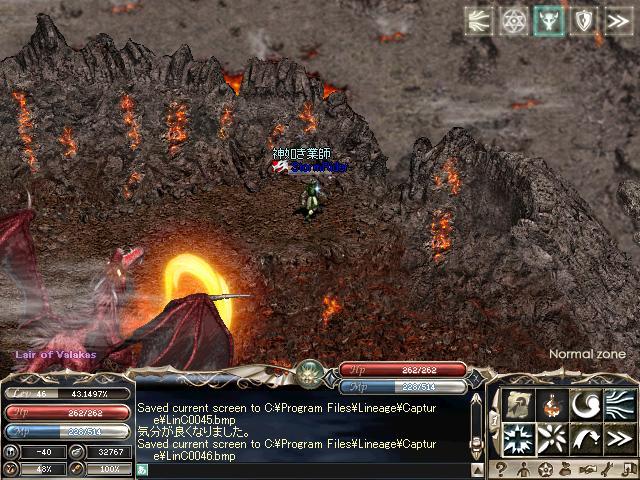The image size is (640, 480).
Task: Activate the curved arrow skill slot
Action: tap(585, 438)
